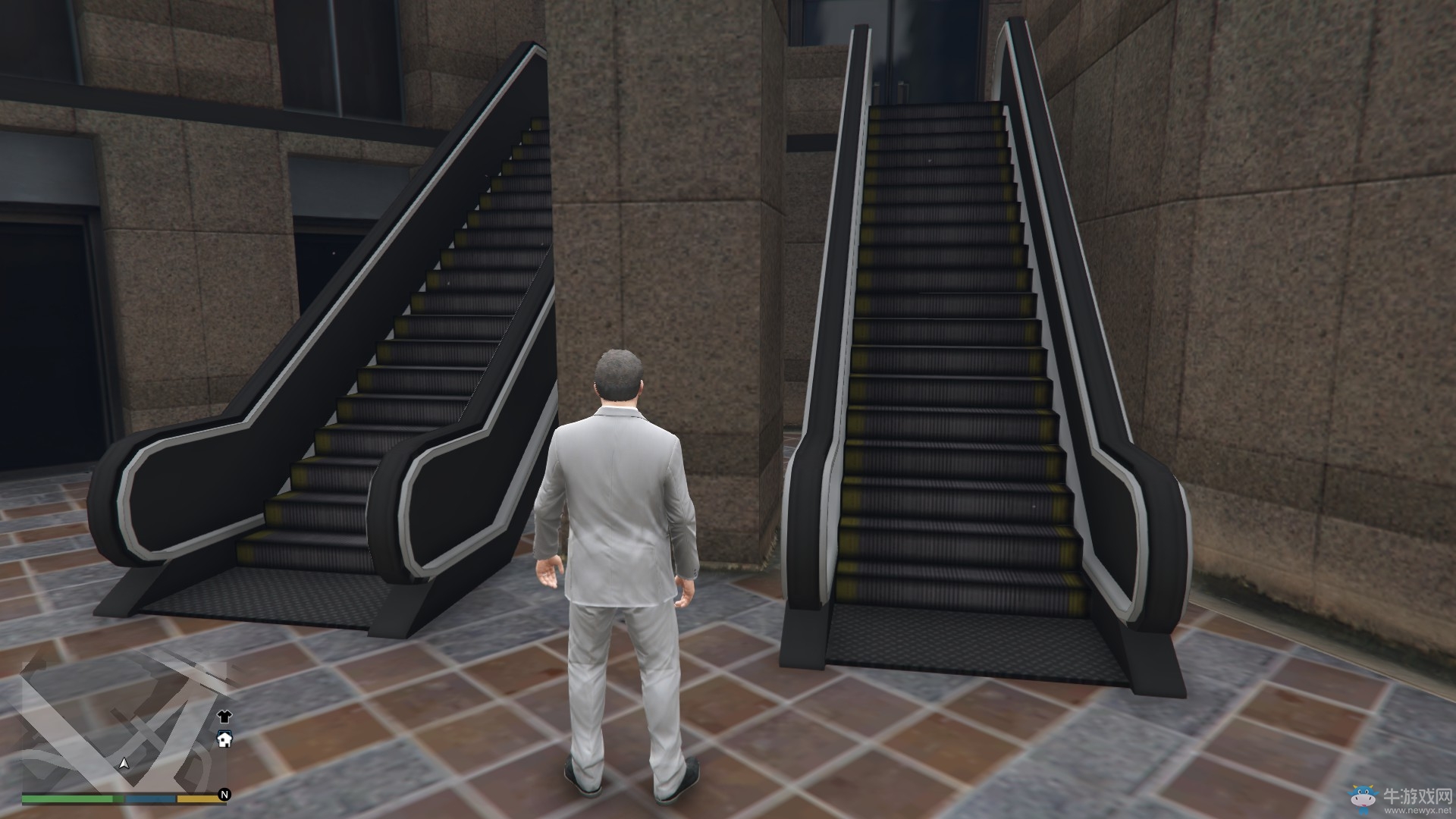This screenshot has width=1456, height=819.
Task: Click the www.newyx.net link text
Action: pyautogui.click(x=1417, y=810)
